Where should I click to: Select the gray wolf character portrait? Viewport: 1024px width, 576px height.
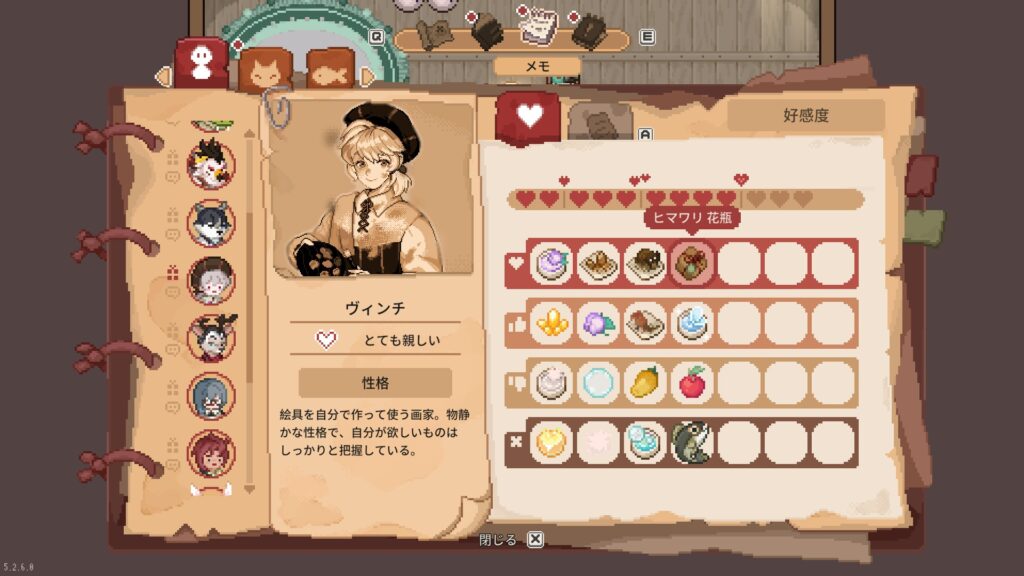211,223
